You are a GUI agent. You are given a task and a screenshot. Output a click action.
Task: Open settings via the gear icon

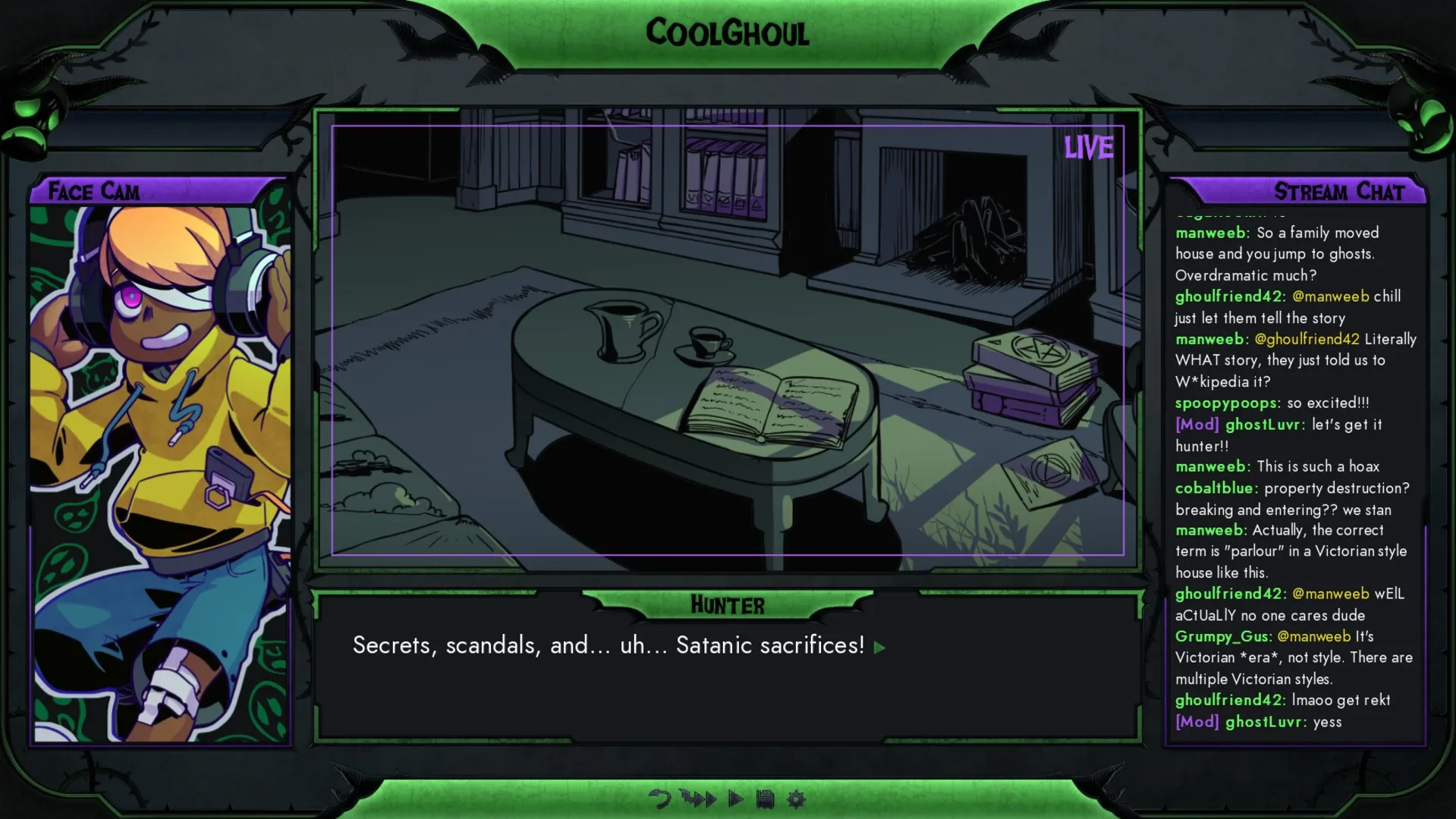point(796,799)
